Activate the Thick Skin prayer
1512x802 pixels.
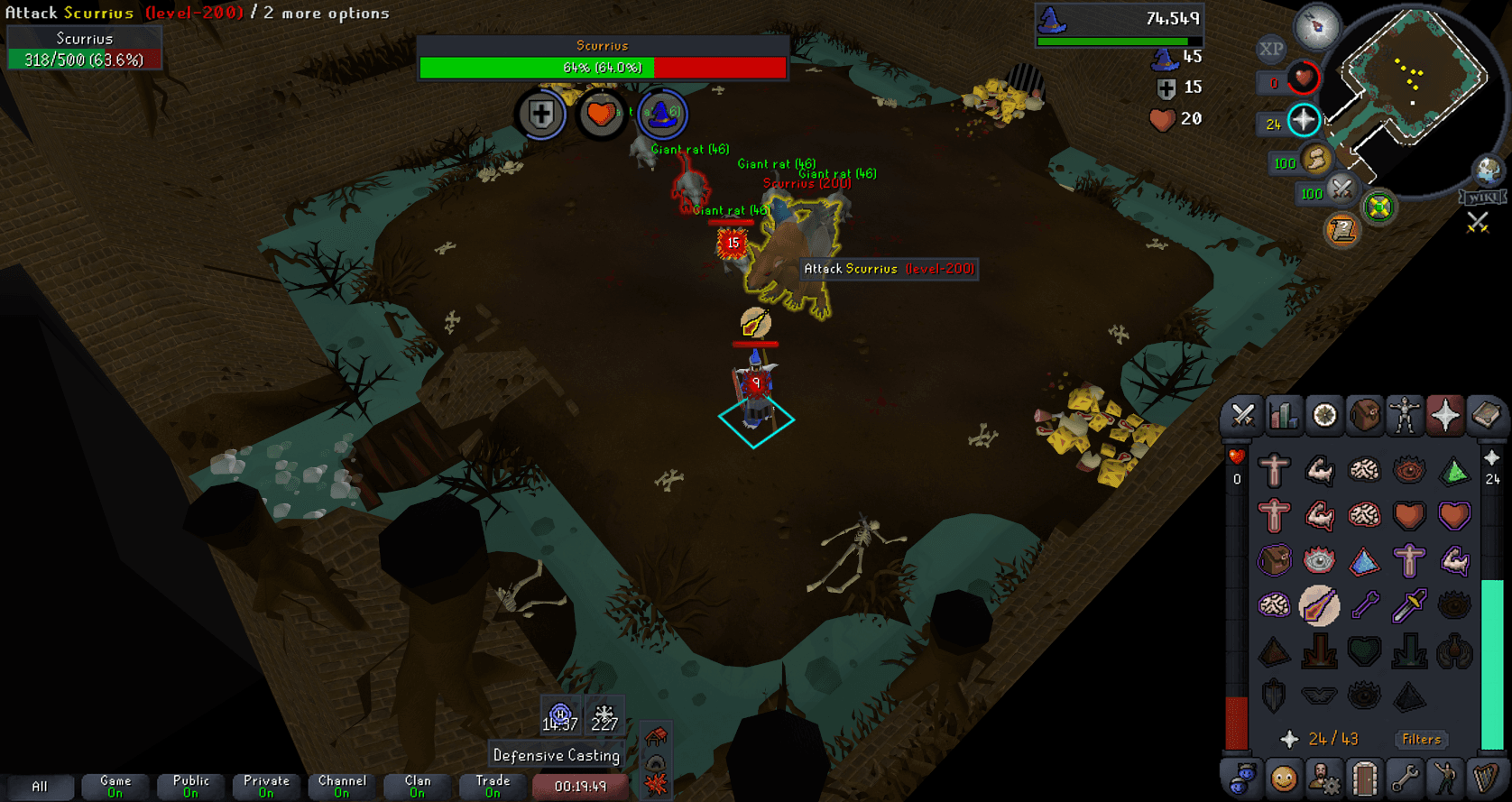pos(1273,470)
